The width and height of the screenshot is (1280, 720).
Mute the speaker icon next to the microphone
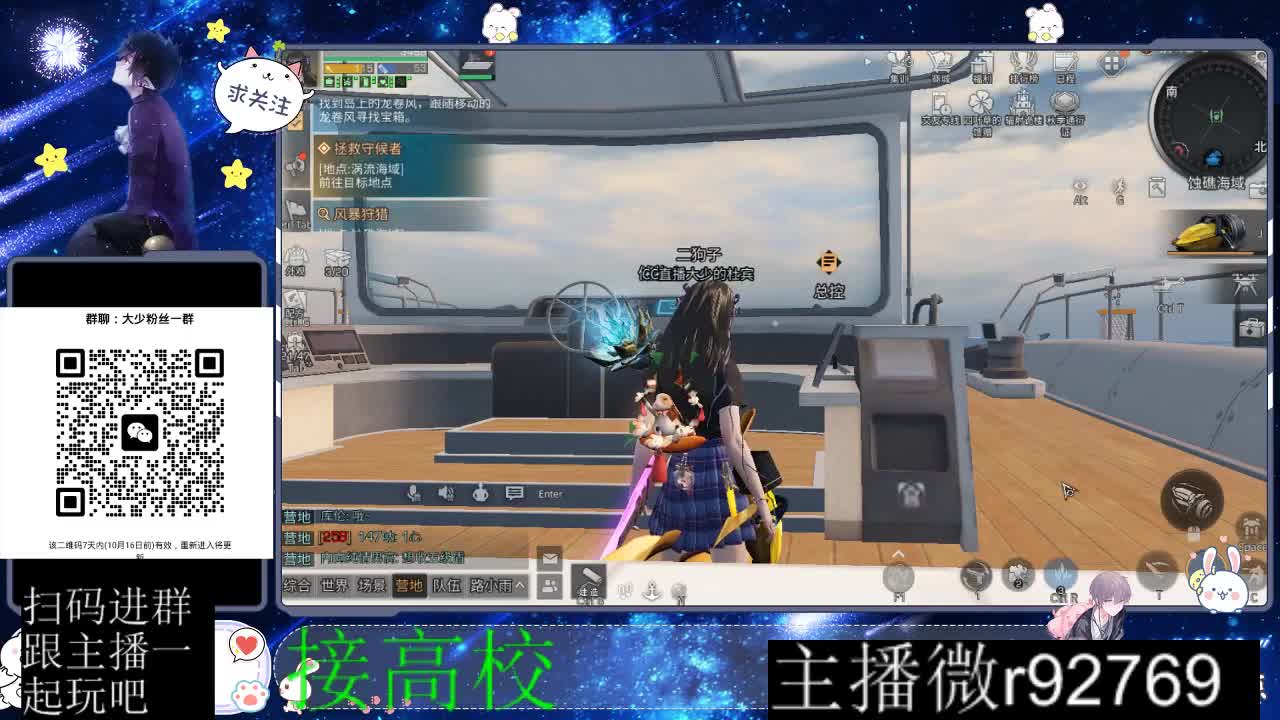[x=446, y=494]
